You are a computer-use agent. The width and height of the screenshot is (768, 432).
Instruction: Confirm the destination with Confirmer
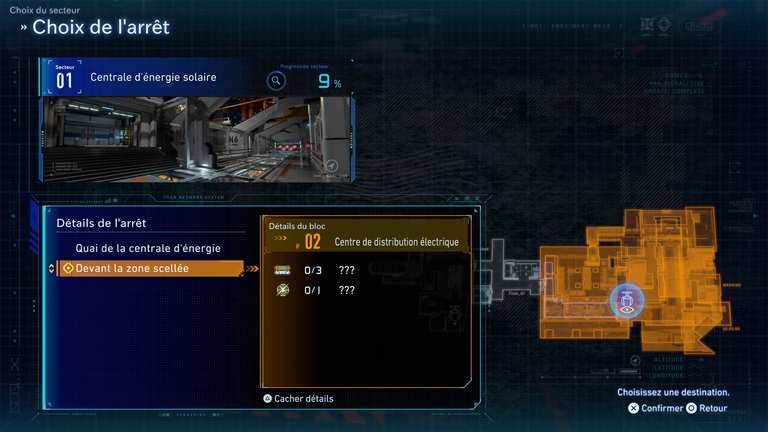click(656, 408)
